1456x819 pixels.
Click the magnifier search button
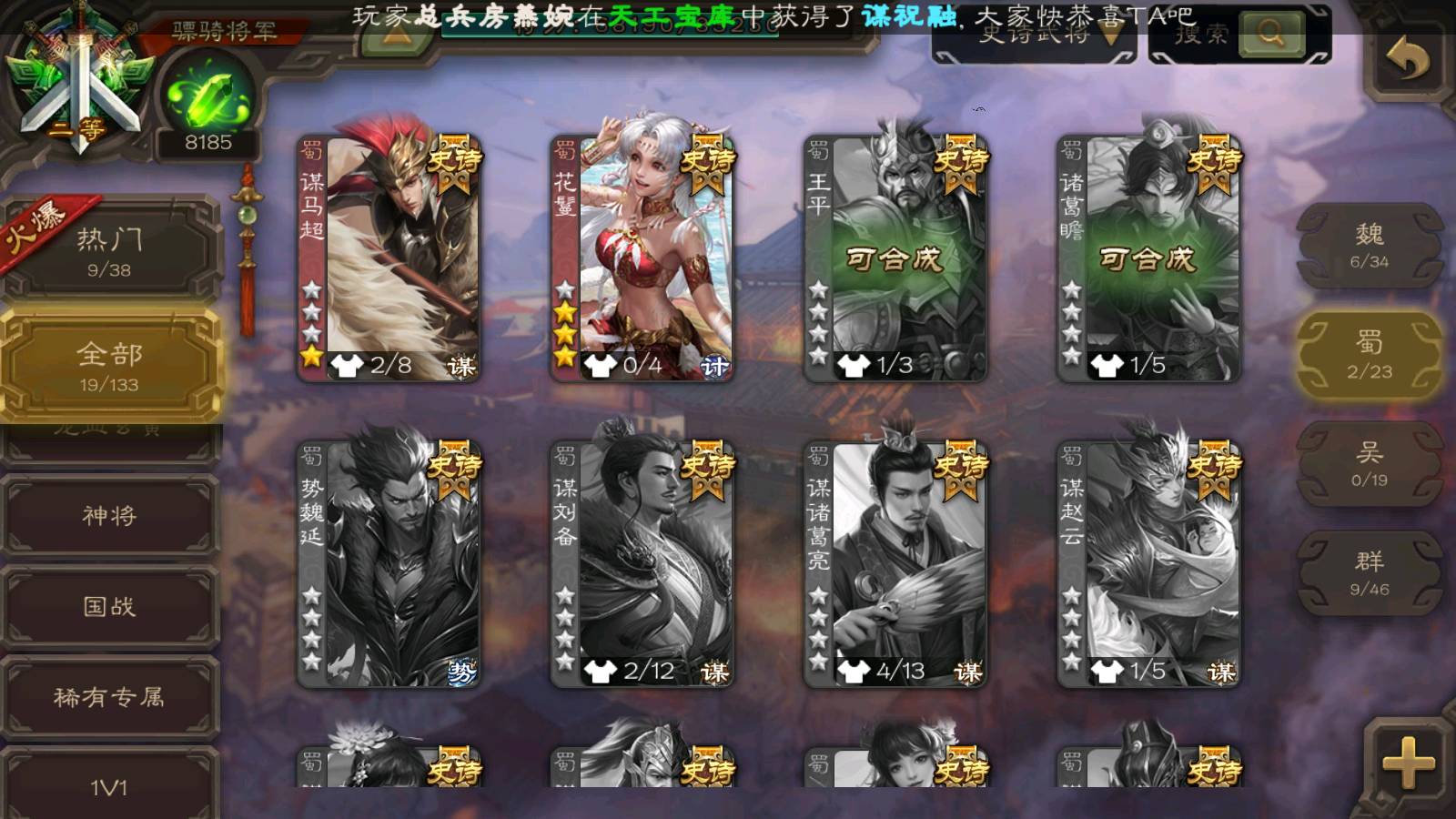(1270, 35)
